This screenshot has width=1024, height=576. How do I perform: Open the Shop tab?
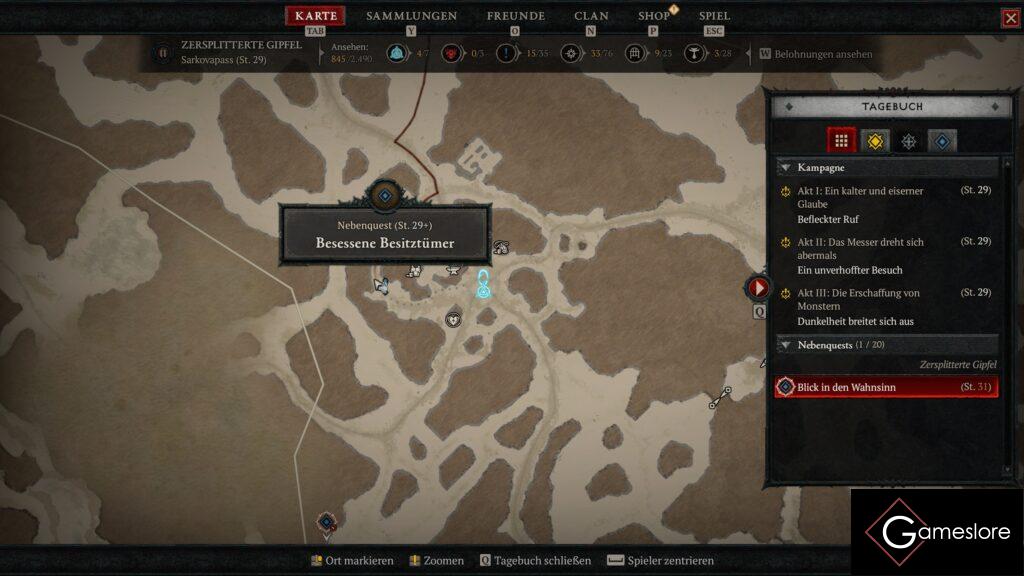(654, 16)
